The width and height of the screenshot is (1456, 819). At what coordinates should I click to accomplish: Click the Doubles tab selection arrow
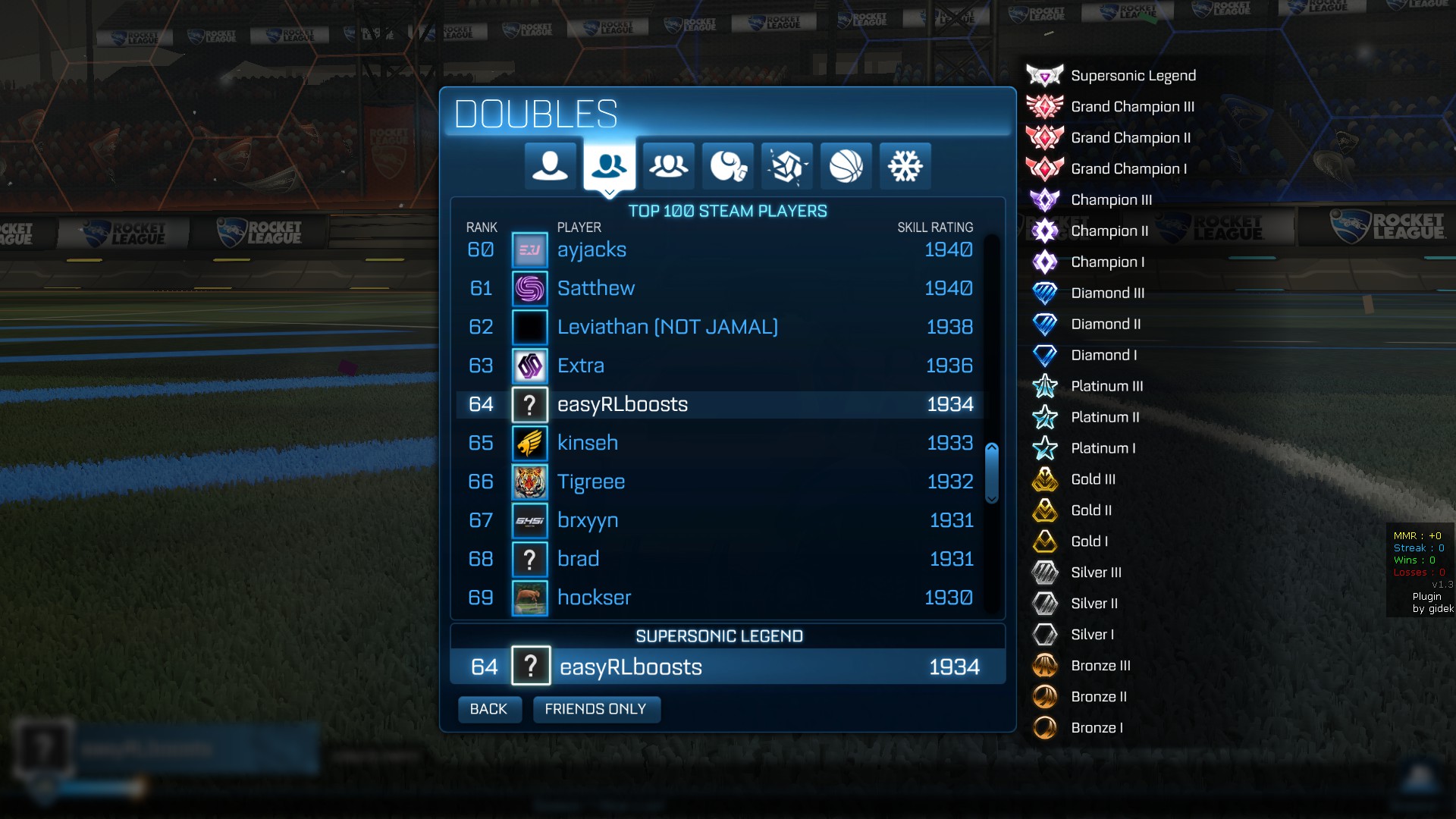coord(609,193)
